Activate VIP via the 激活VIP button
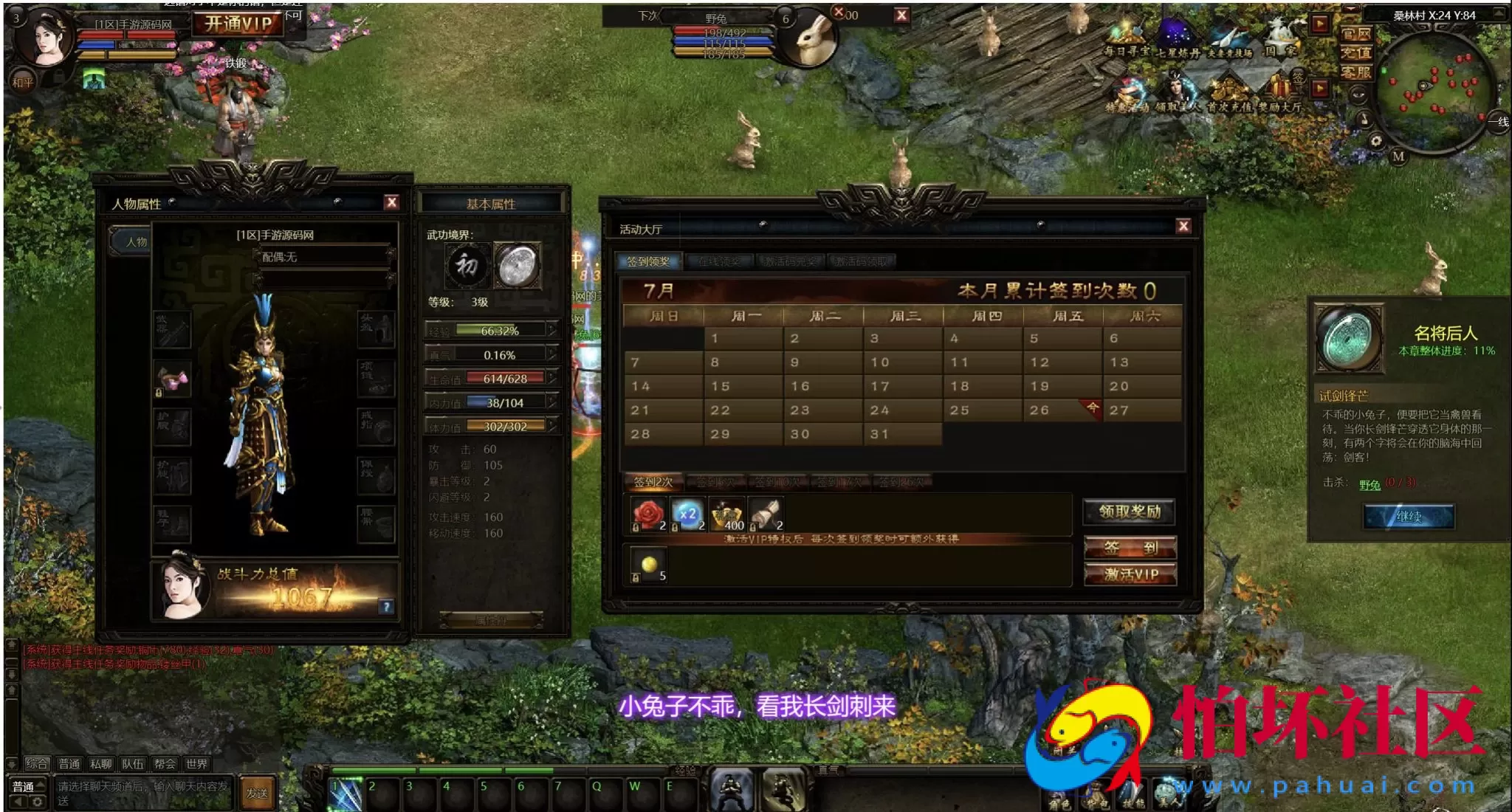The image size is (1512, 812). (1130, 574)
